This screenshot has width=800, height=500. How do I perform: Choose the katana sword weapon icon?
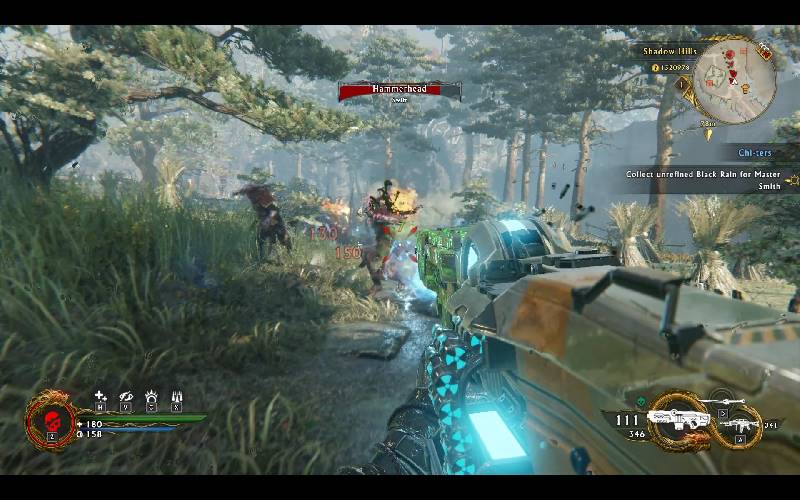click(728, 402)
